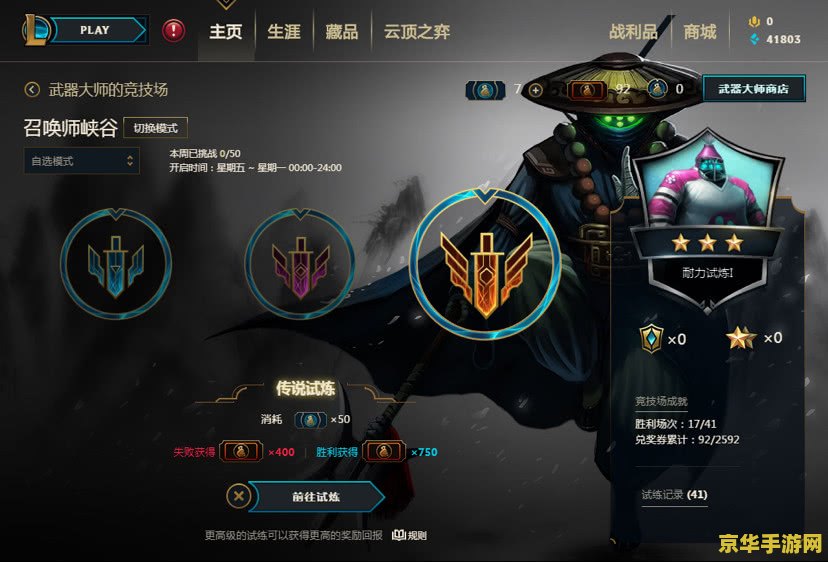The width and height of the screenshot is (828, 562).
Task: Click the PLAY button
Action: 94,30
